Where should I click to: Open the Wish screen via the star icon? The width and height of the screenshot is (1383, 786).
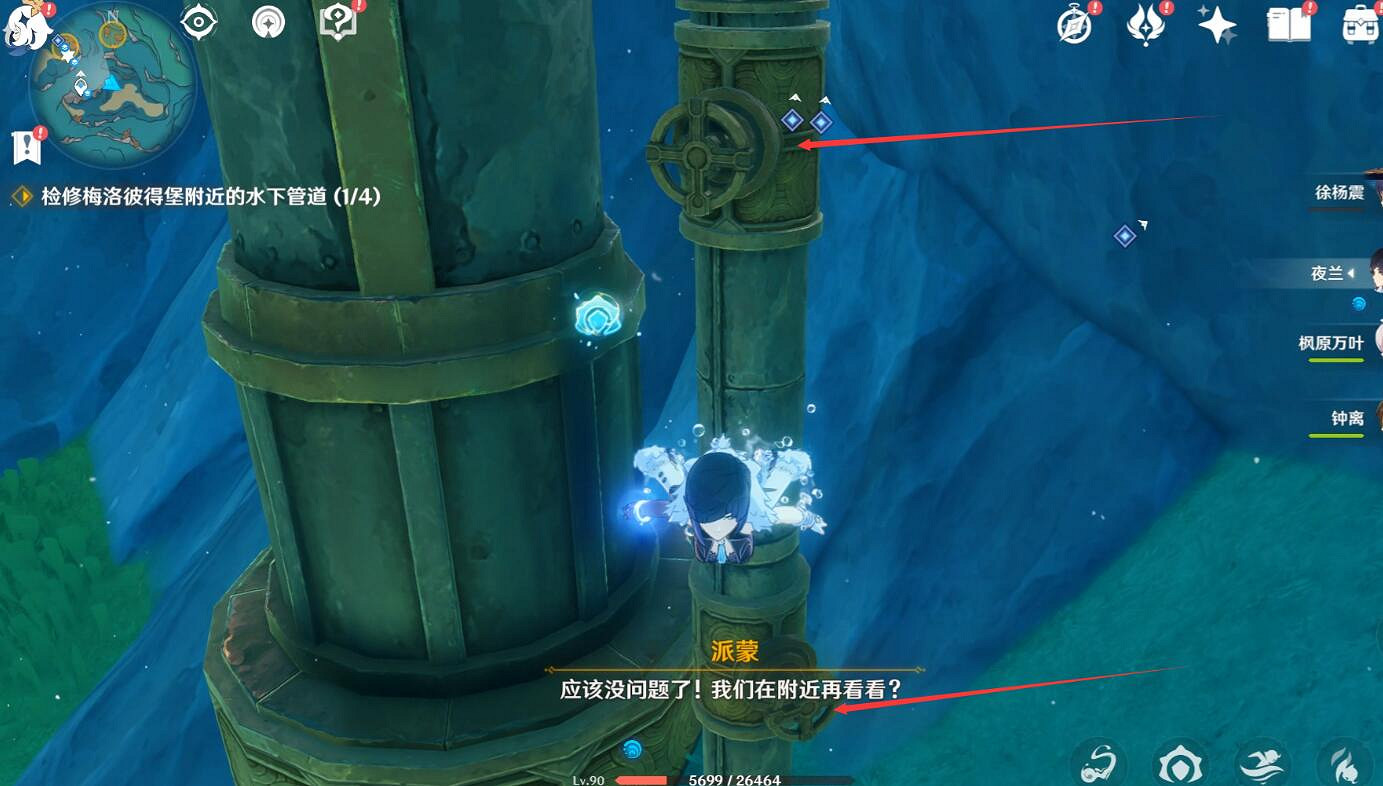coord(1217,24)
